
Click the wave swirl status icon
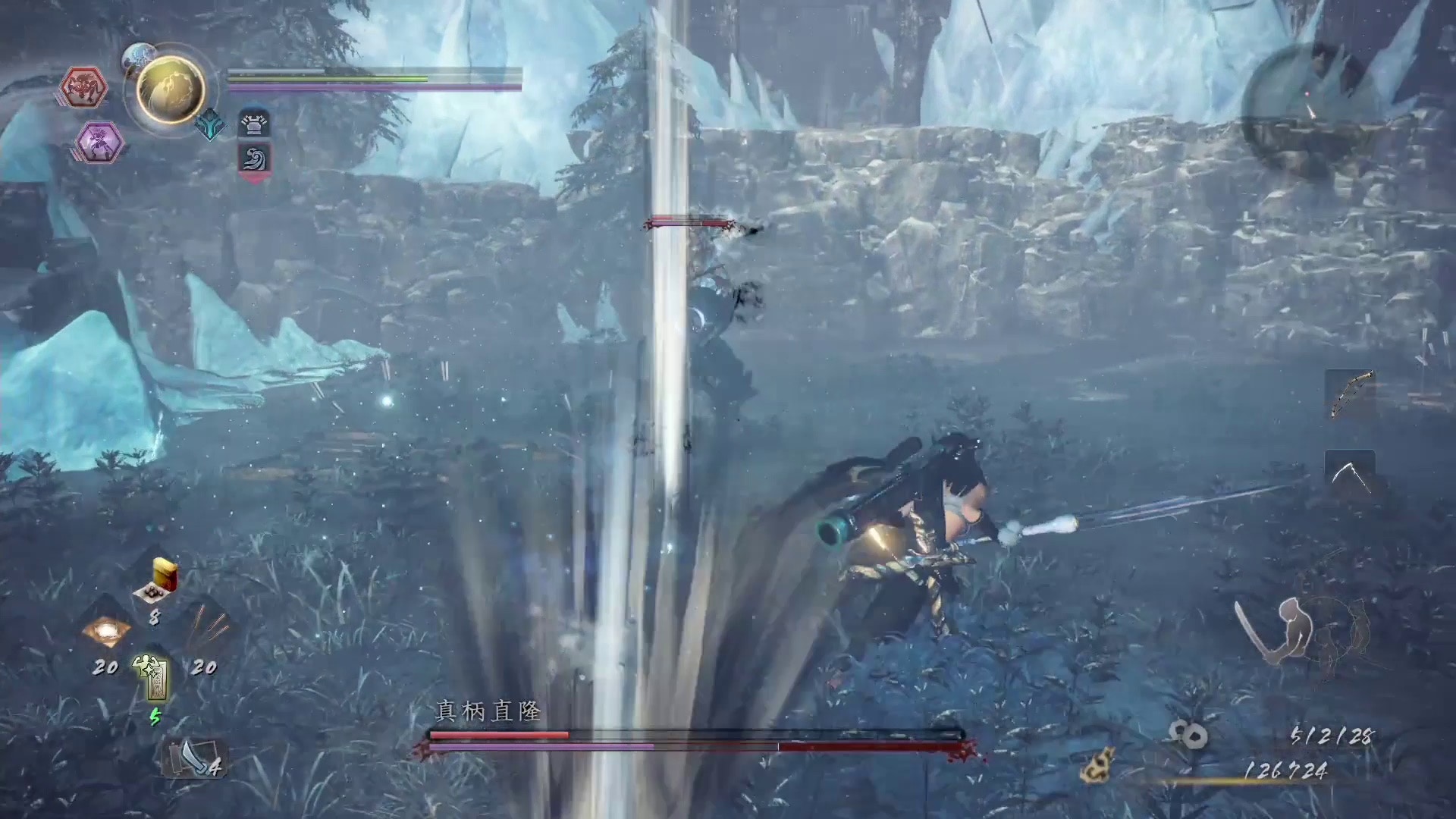click(x=254, y=160)
